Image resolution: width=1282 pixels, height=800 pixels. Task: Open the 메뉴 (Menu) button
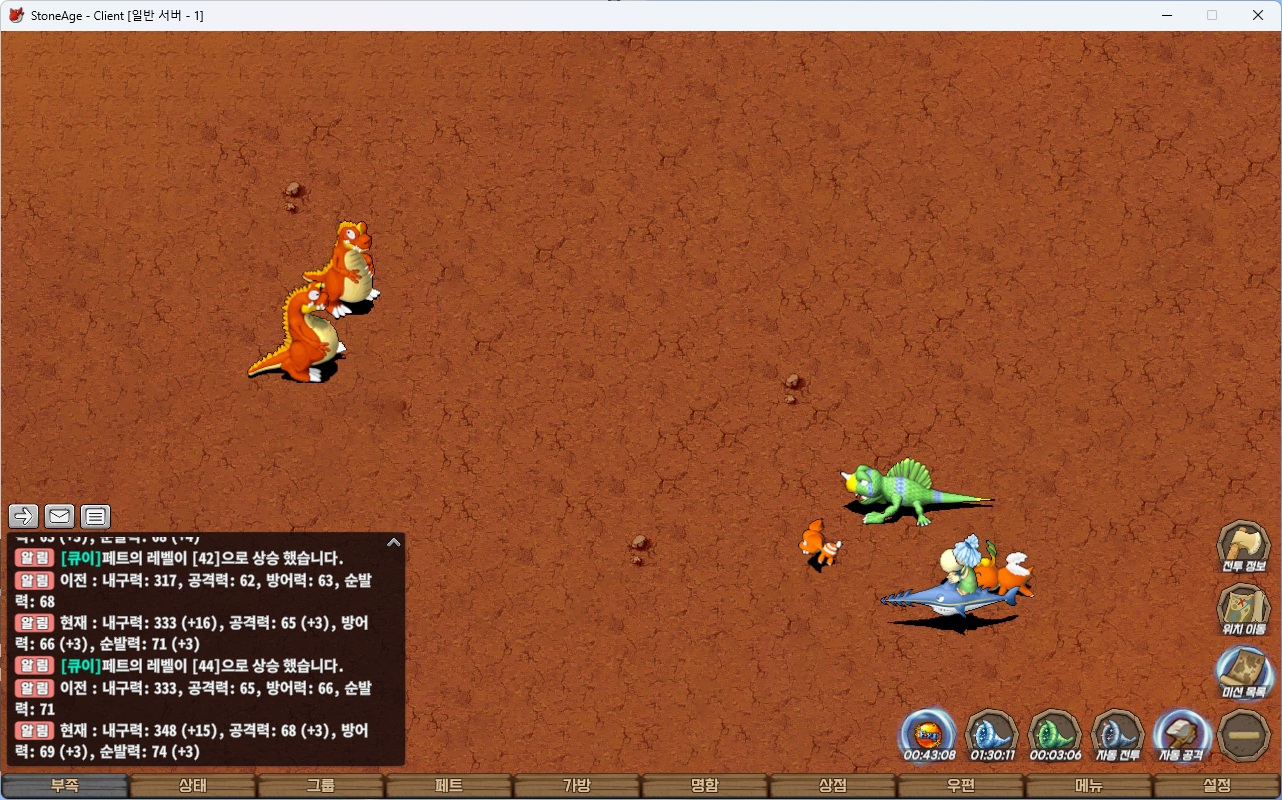click(x=1089, y=786)
